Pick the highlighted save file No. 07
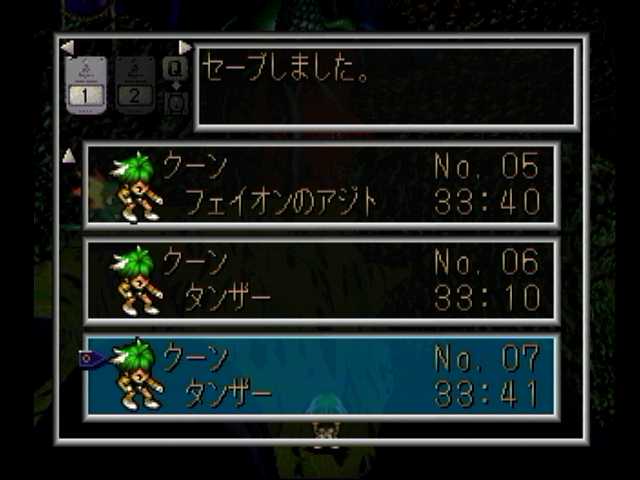The height and width of the screenshot is (480, 640). pos(321,376)
